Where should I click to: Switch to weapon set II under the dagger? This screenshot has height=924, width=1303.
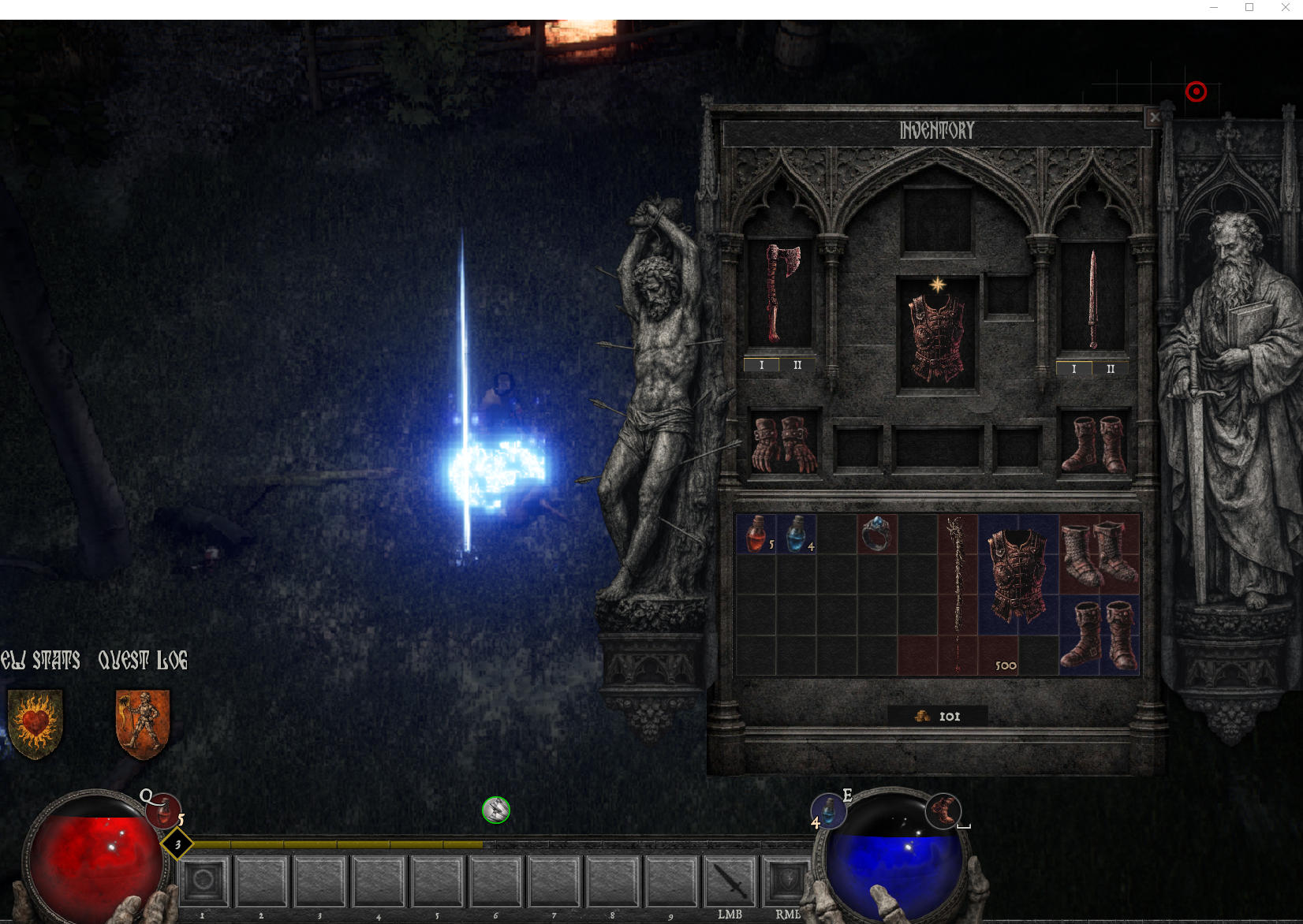point(1111,369)
